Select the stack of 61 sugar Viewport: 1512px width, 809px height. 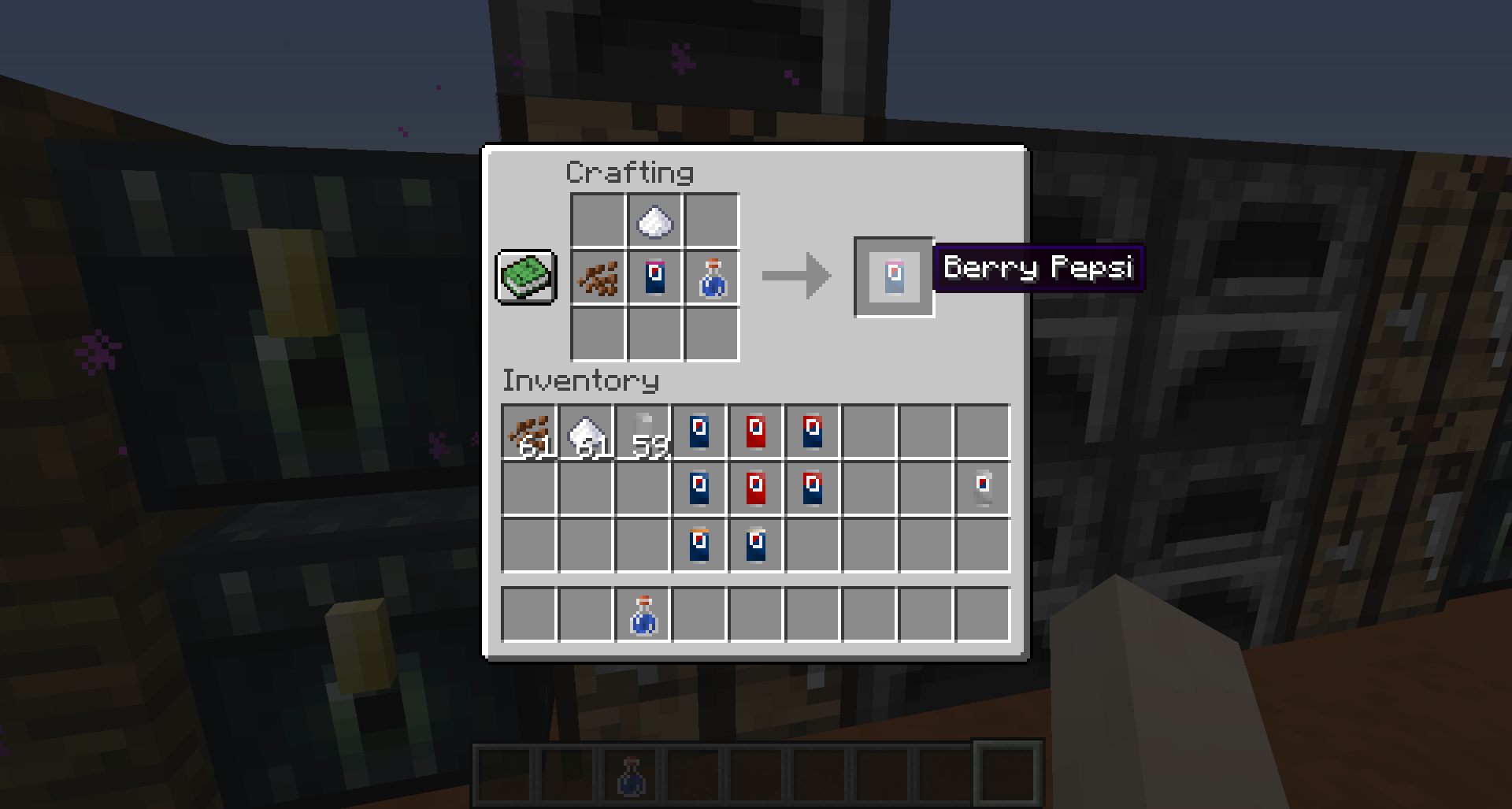[587, 432]
